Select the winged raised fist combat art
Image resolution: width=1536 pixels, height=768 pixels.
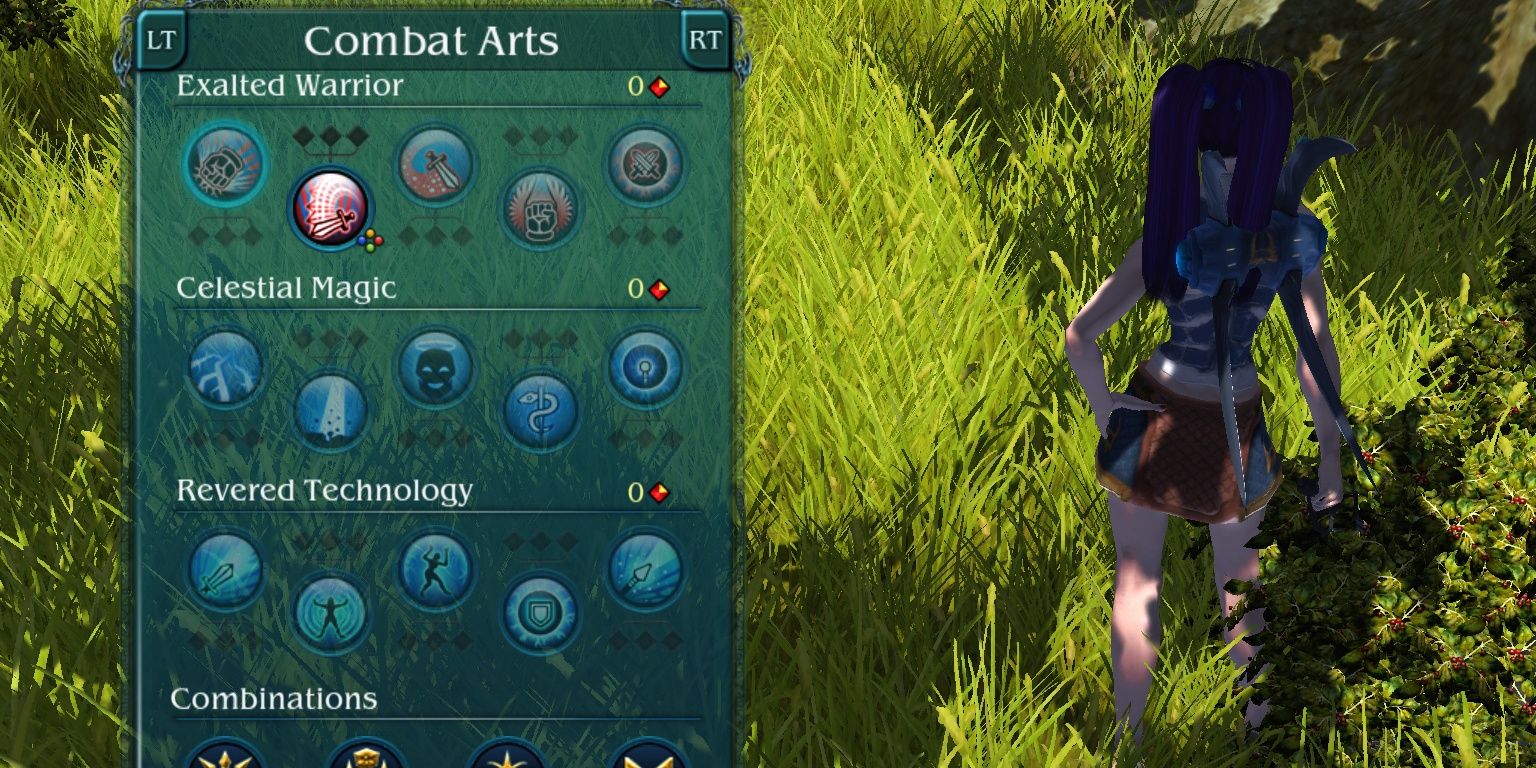540,209
